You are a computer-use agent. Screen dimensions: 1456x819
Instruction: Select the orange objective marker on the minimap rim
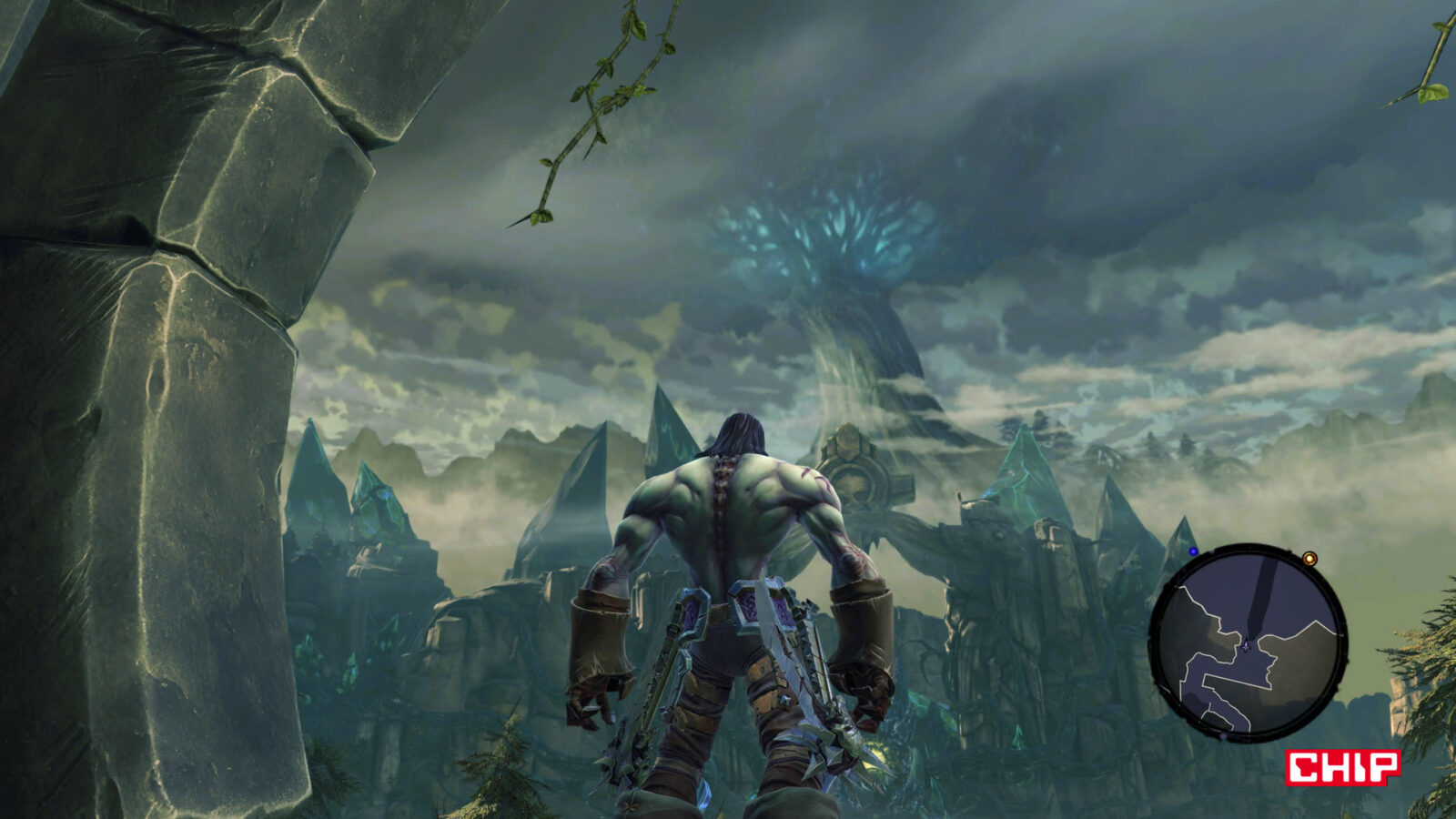click(x=1309, y=558)
